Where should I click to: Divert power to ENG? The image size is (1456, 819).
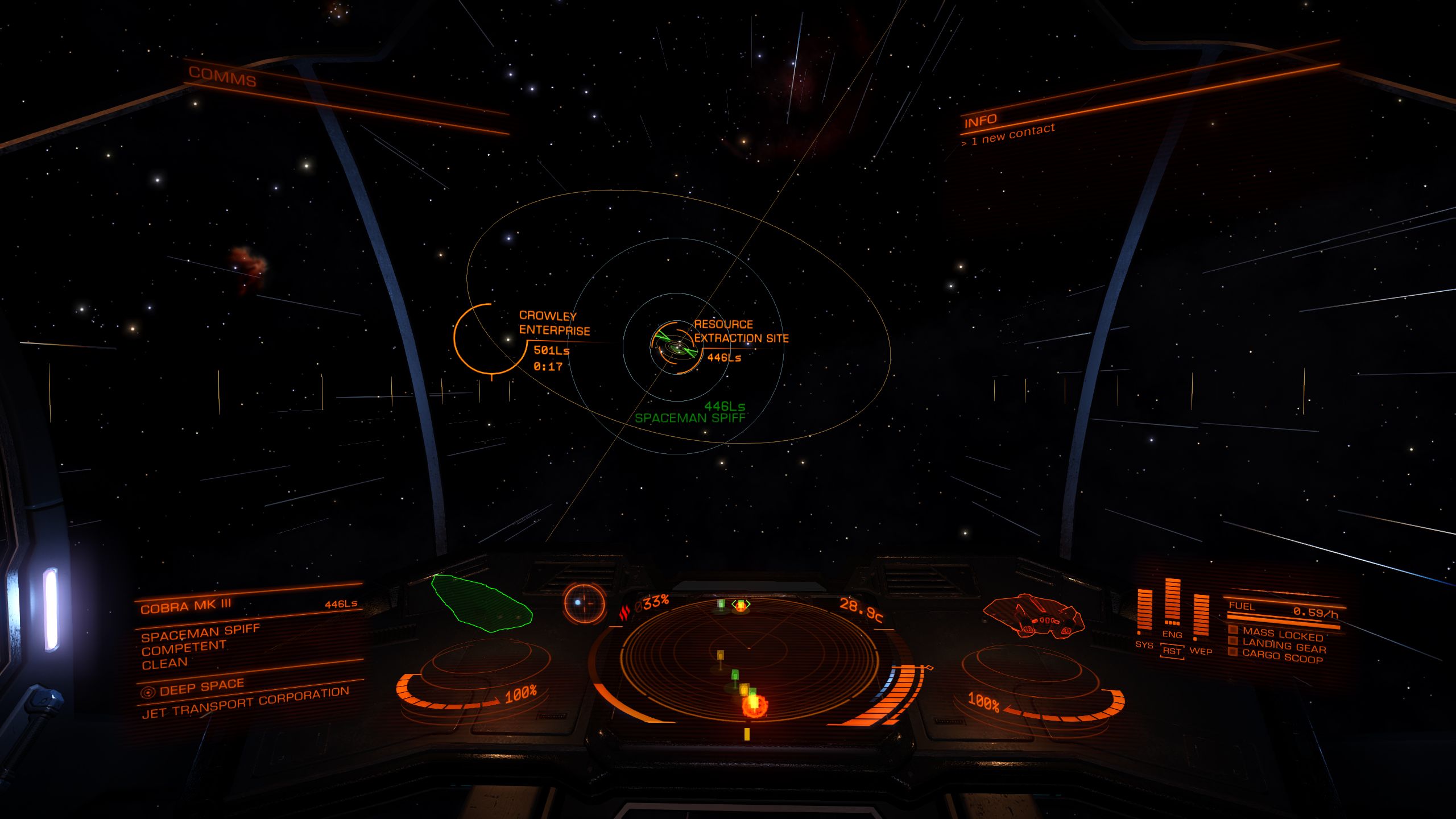pos(1172,634)
